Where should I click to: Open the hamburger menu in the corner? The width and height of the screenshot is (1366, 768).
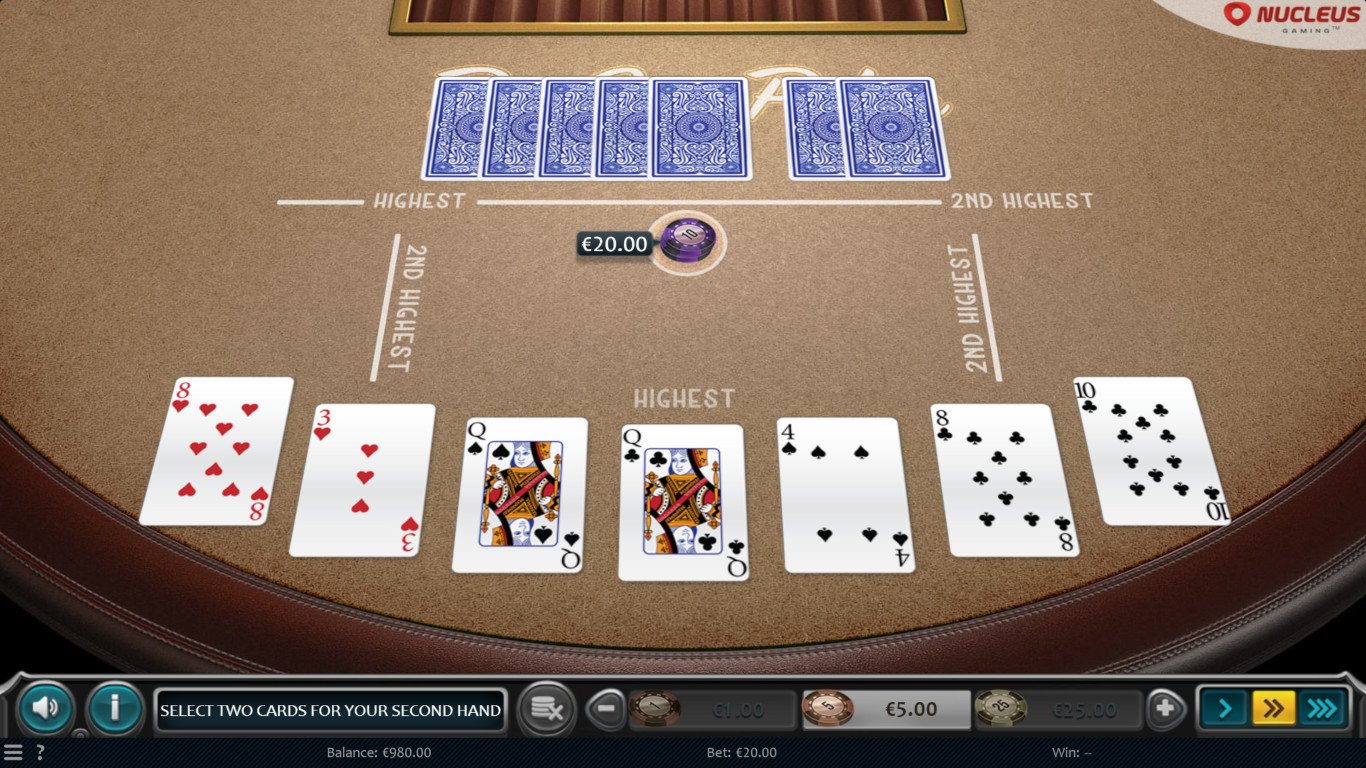click(x=14, y=754)
